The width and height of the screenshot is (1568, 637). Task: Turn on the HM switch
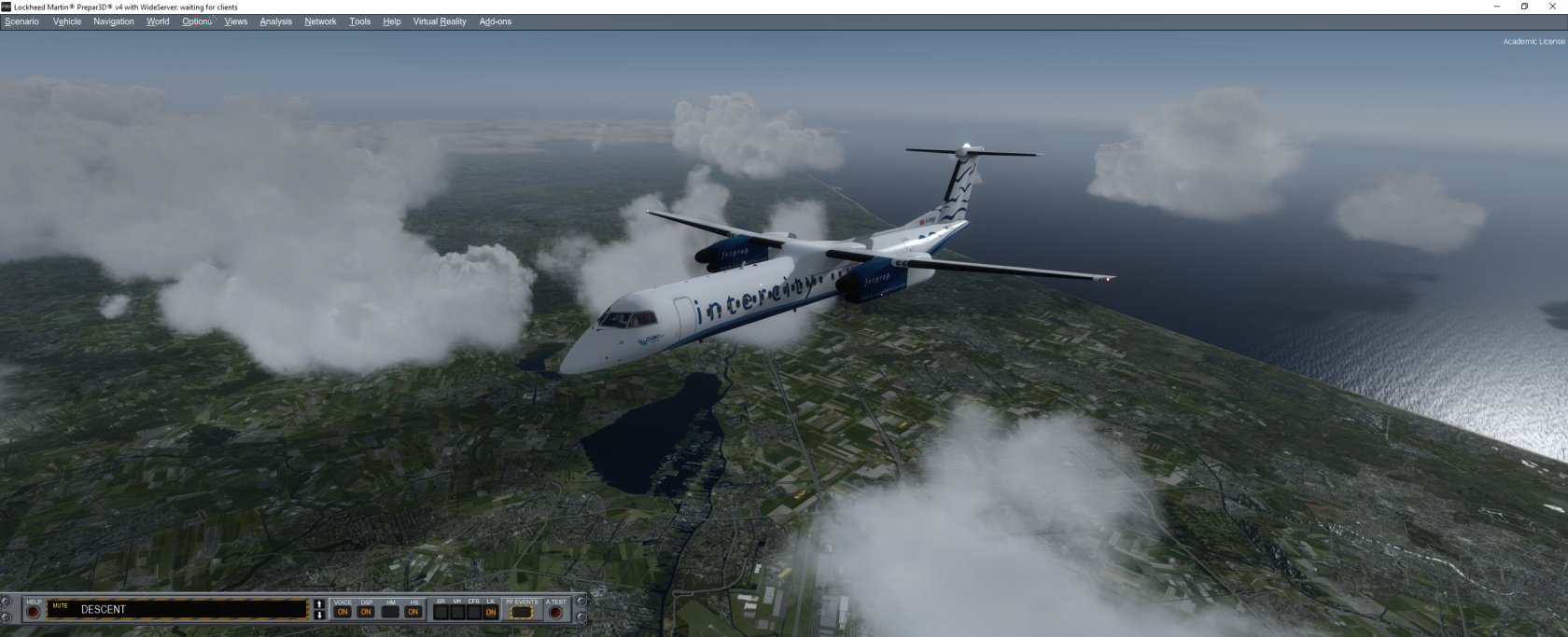(x=390, y=612)
